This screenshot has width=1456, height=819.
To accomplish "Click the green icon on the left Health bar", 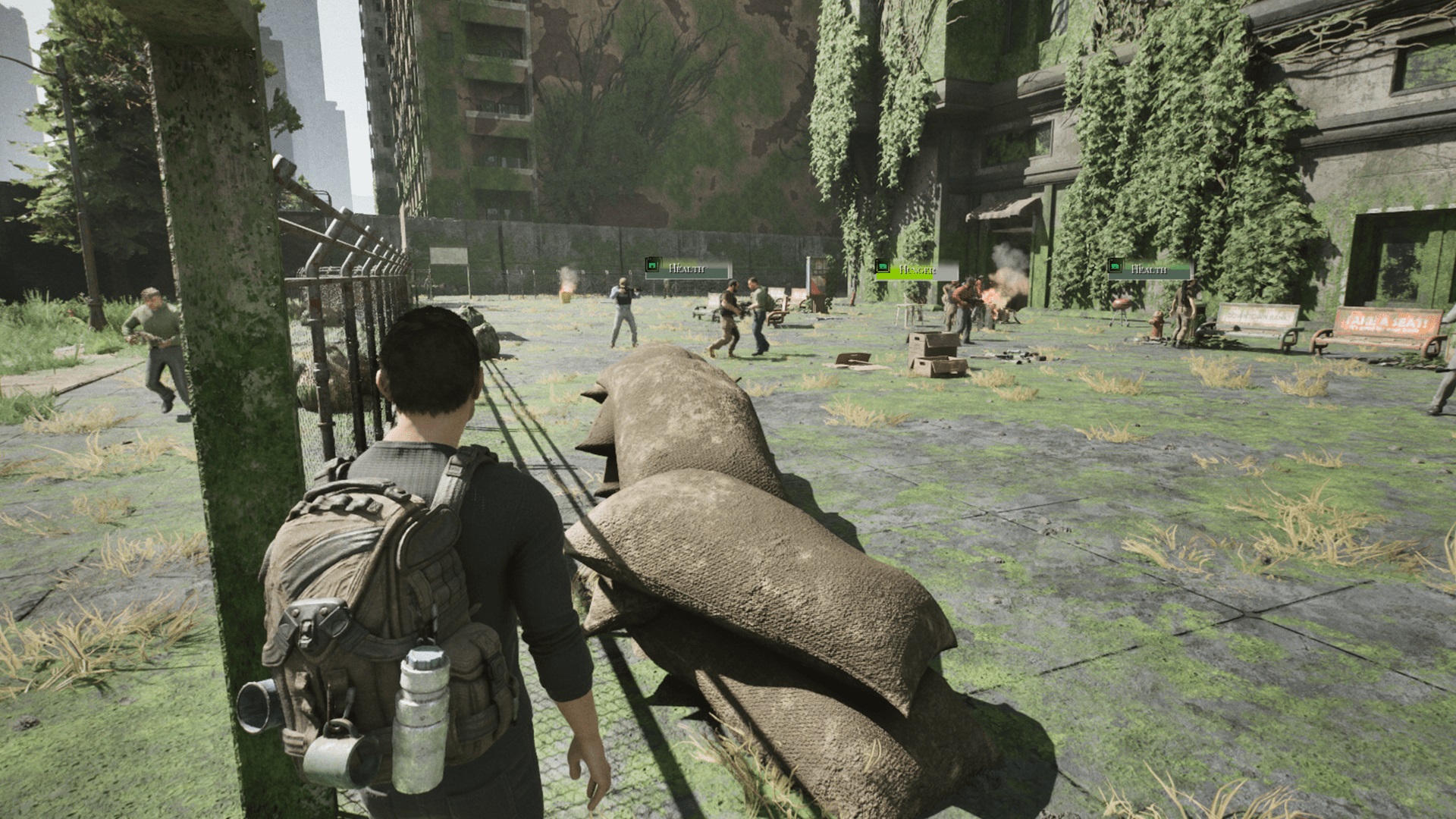I will click(652, 265).
